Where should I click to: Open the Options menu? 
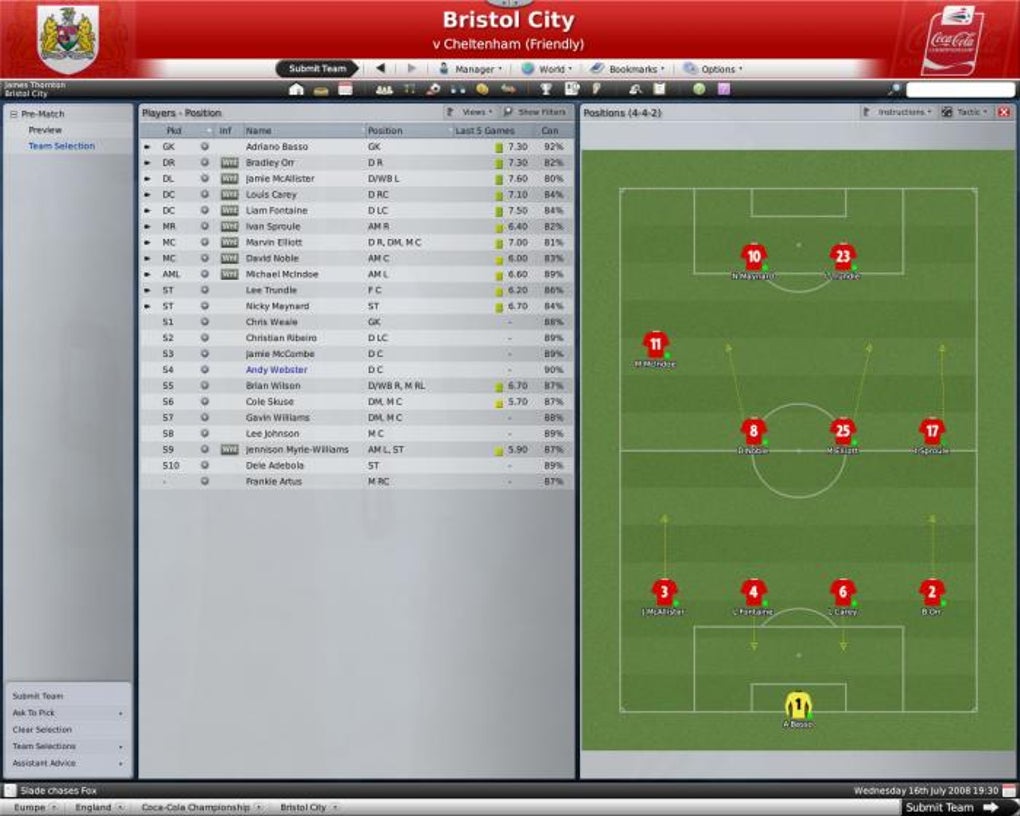point(713,69)
